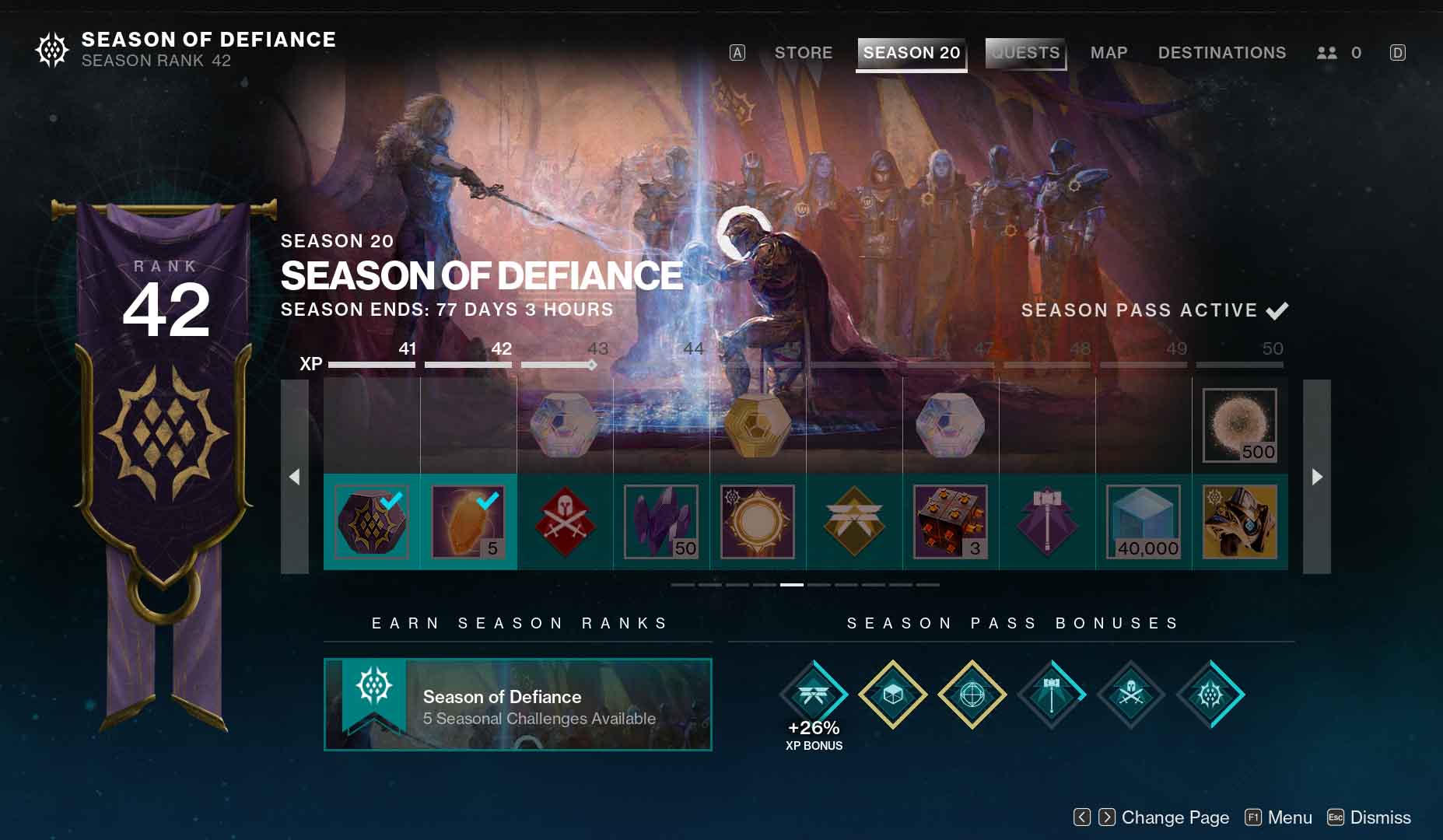Viewport: 1443px width, 840px height.
Task: Open the STORE menu item
Action: tap(803, 52)
